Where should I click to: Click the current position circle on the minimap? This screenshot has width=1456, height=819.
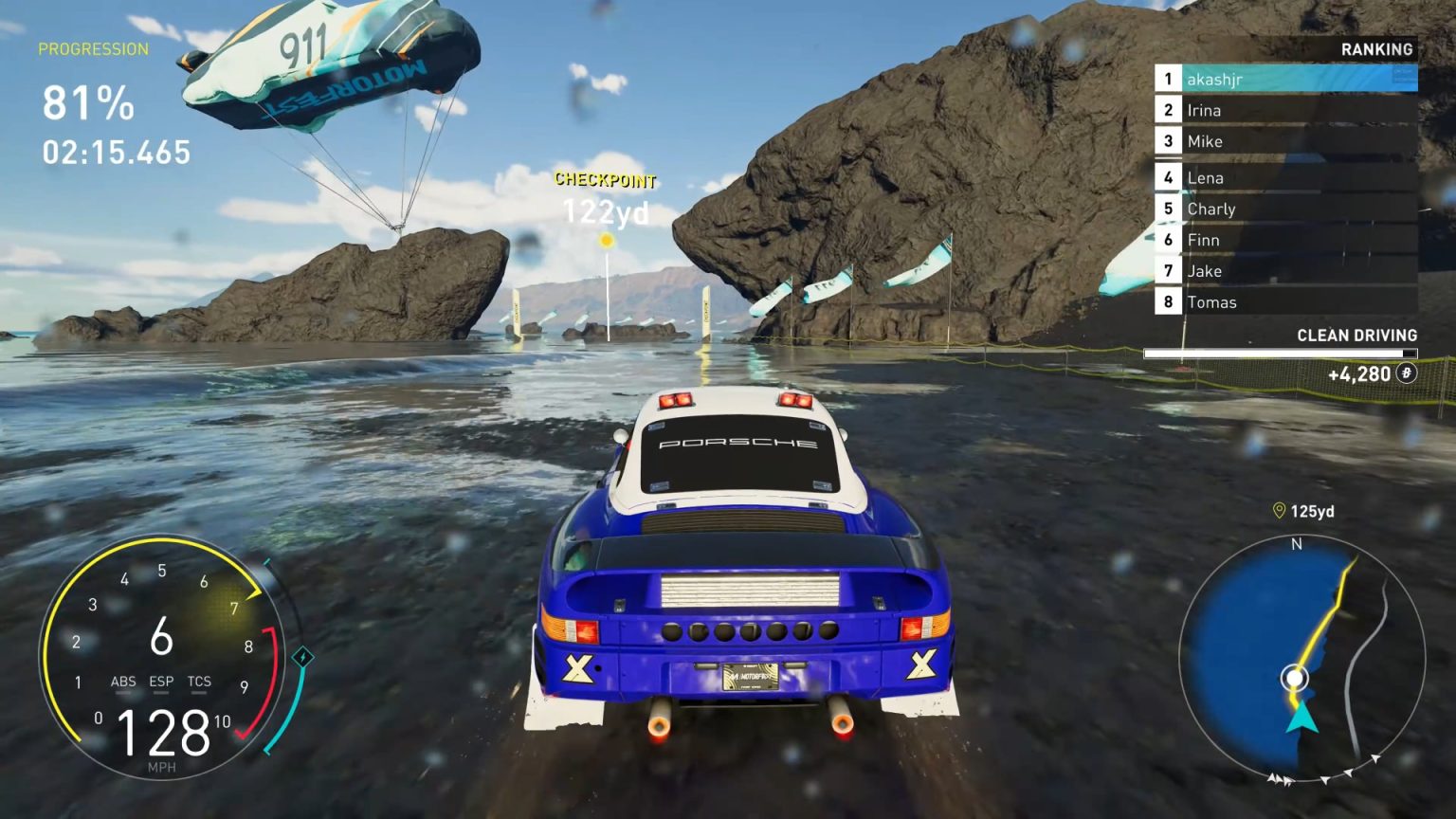click(1295, 679)
